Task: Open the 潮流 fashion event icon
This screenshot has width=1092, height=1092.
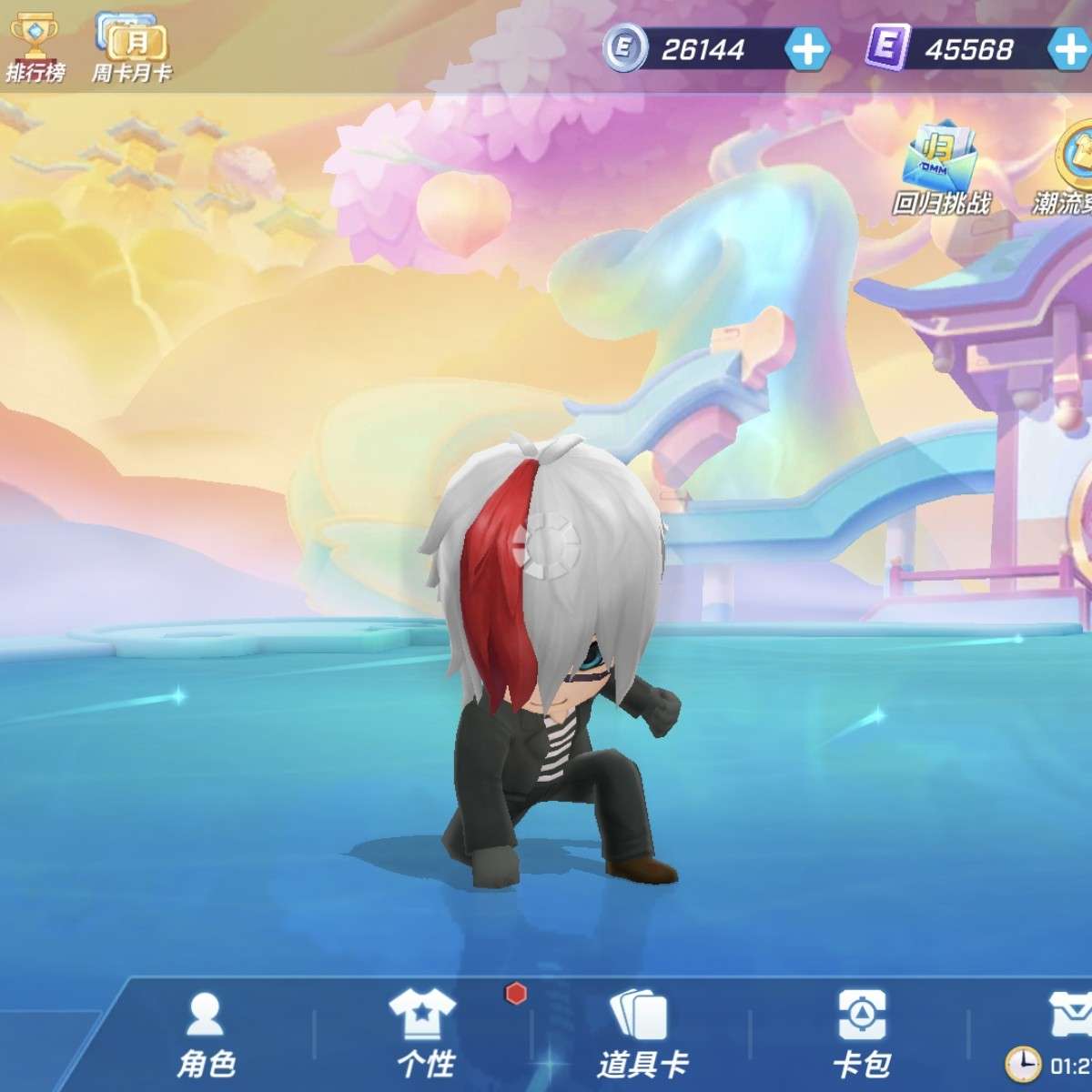Action: 1074,168
